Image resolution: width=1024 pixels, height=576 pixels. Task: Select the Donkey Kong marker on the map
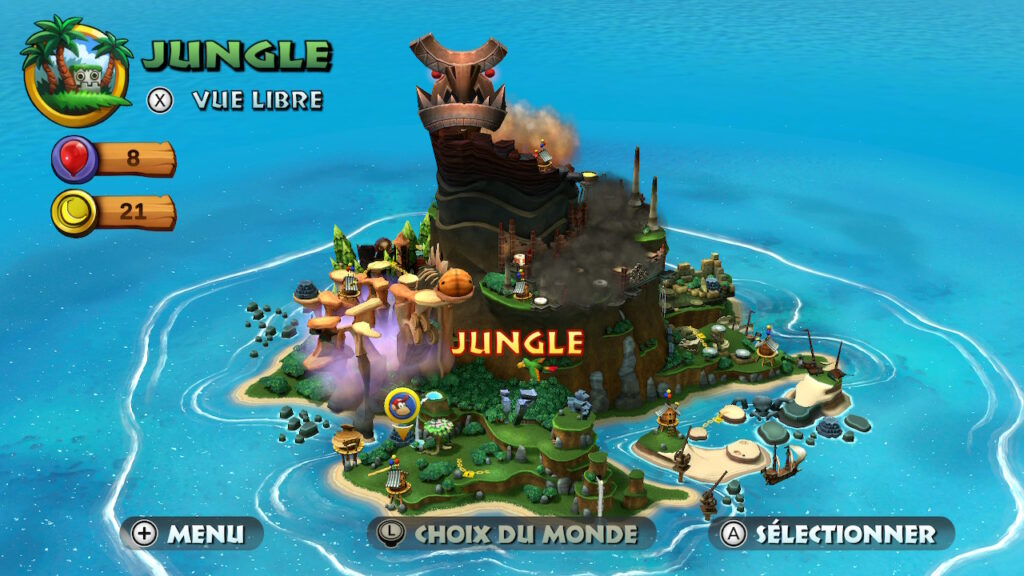click(402, 406)
